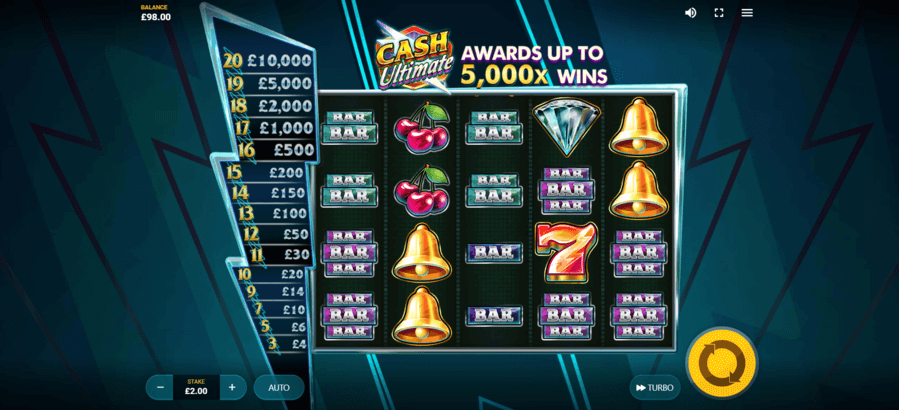The height and width of the screenshot is (410, 899).
Task: Enter fullscreen mode
Action: click(718, 13)
